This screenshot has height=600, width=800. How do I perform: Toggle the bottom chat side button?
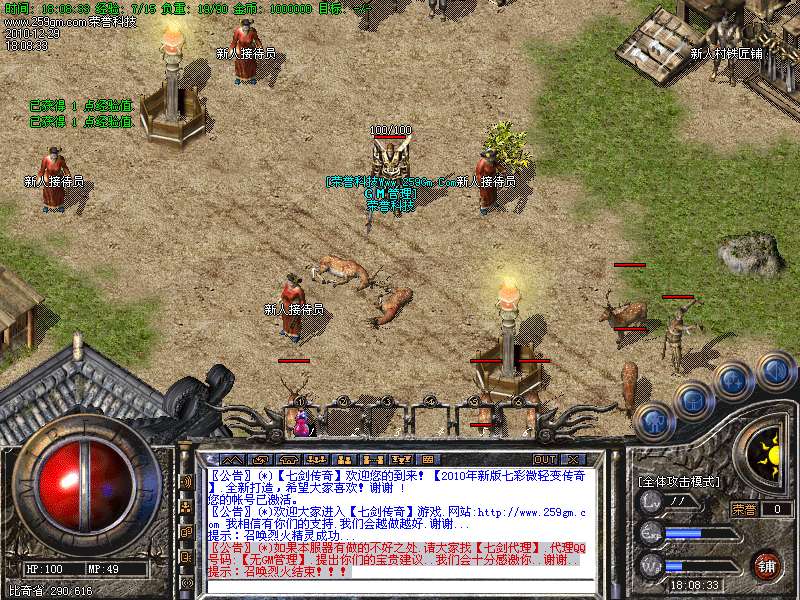pos(186,581)
